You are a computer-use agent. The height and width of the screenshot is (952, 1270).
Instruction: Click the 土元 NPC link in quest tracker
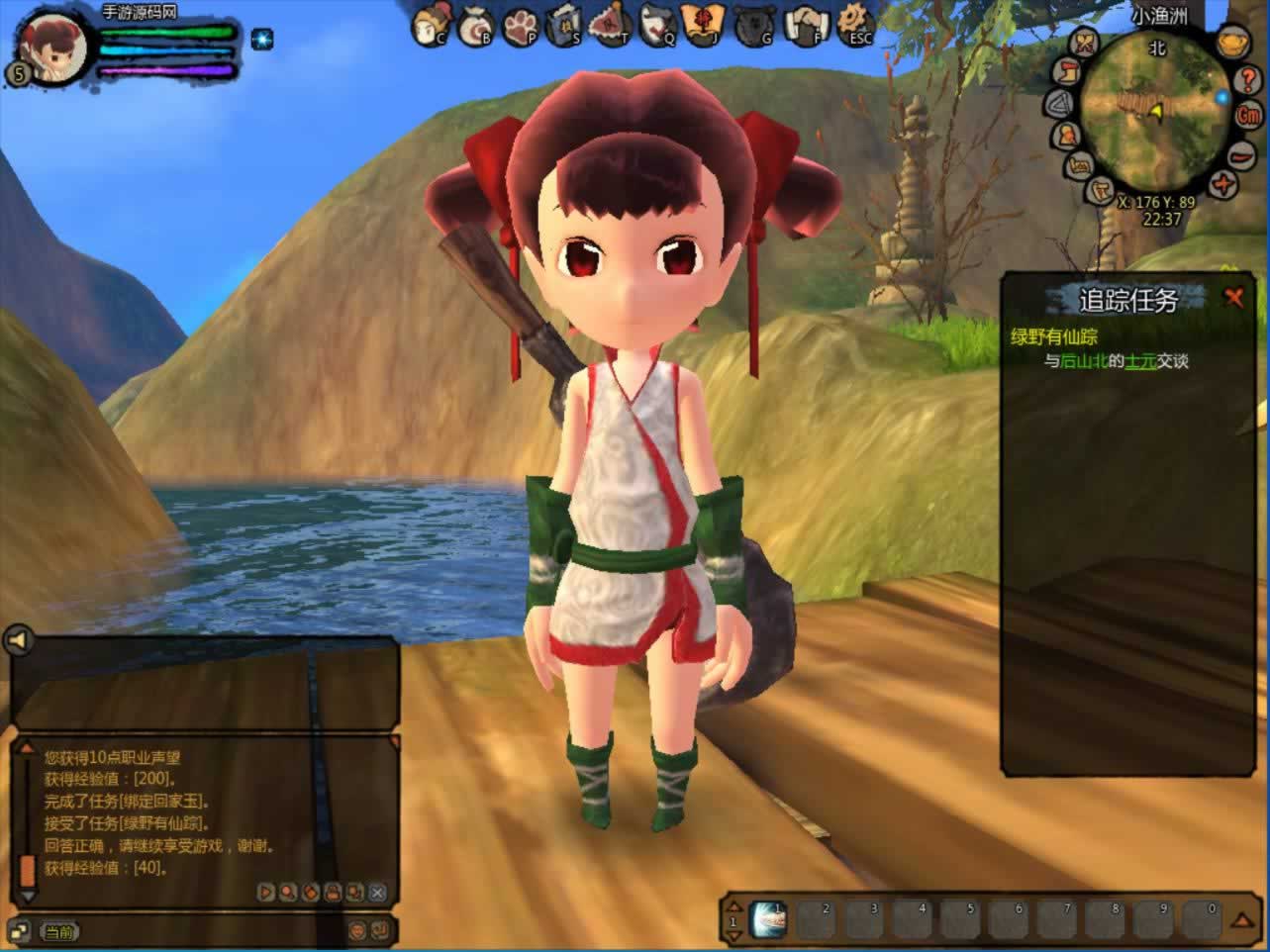tap(1140, 361)
